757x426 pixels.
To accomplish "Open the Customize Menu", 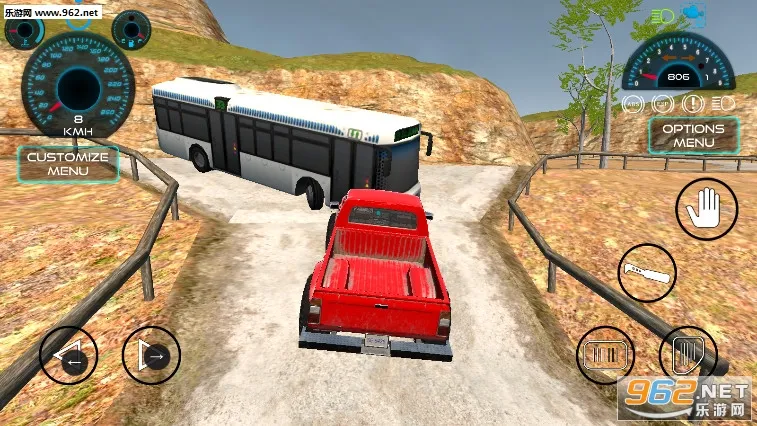I will coord(68,164).
